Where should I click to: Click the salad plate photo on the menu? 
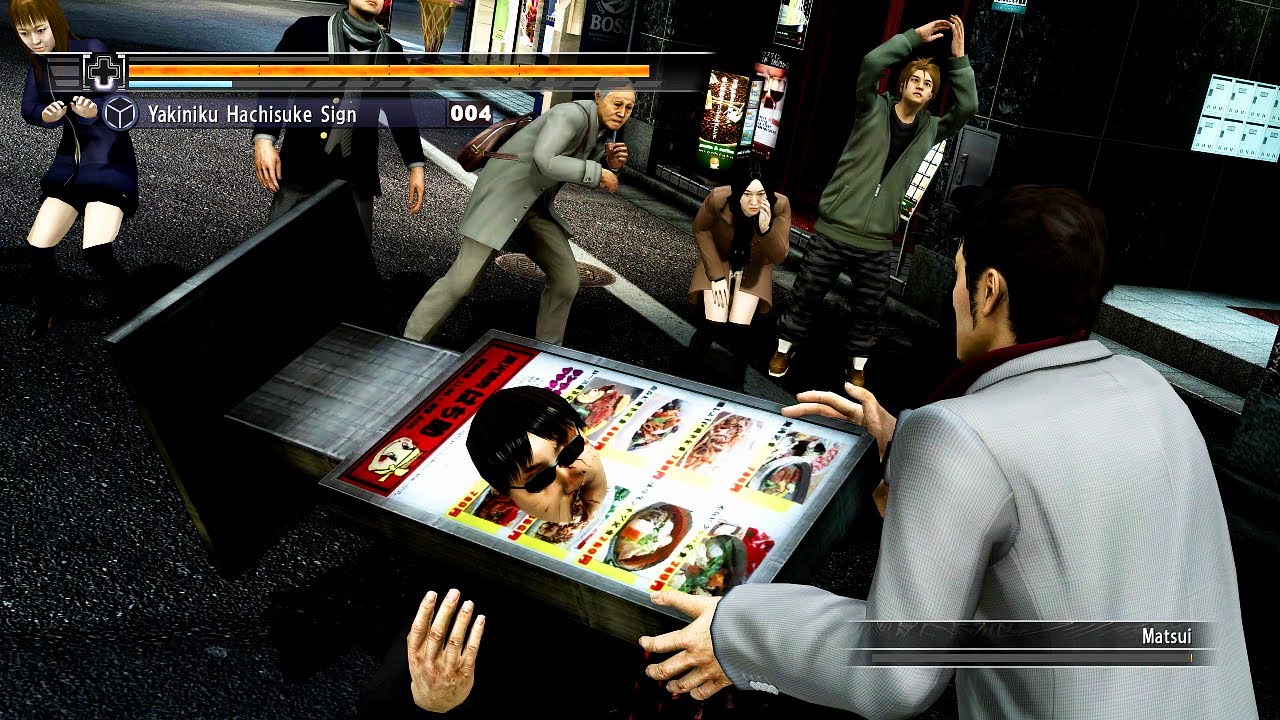pyautogui.click(x=716, y=558)
